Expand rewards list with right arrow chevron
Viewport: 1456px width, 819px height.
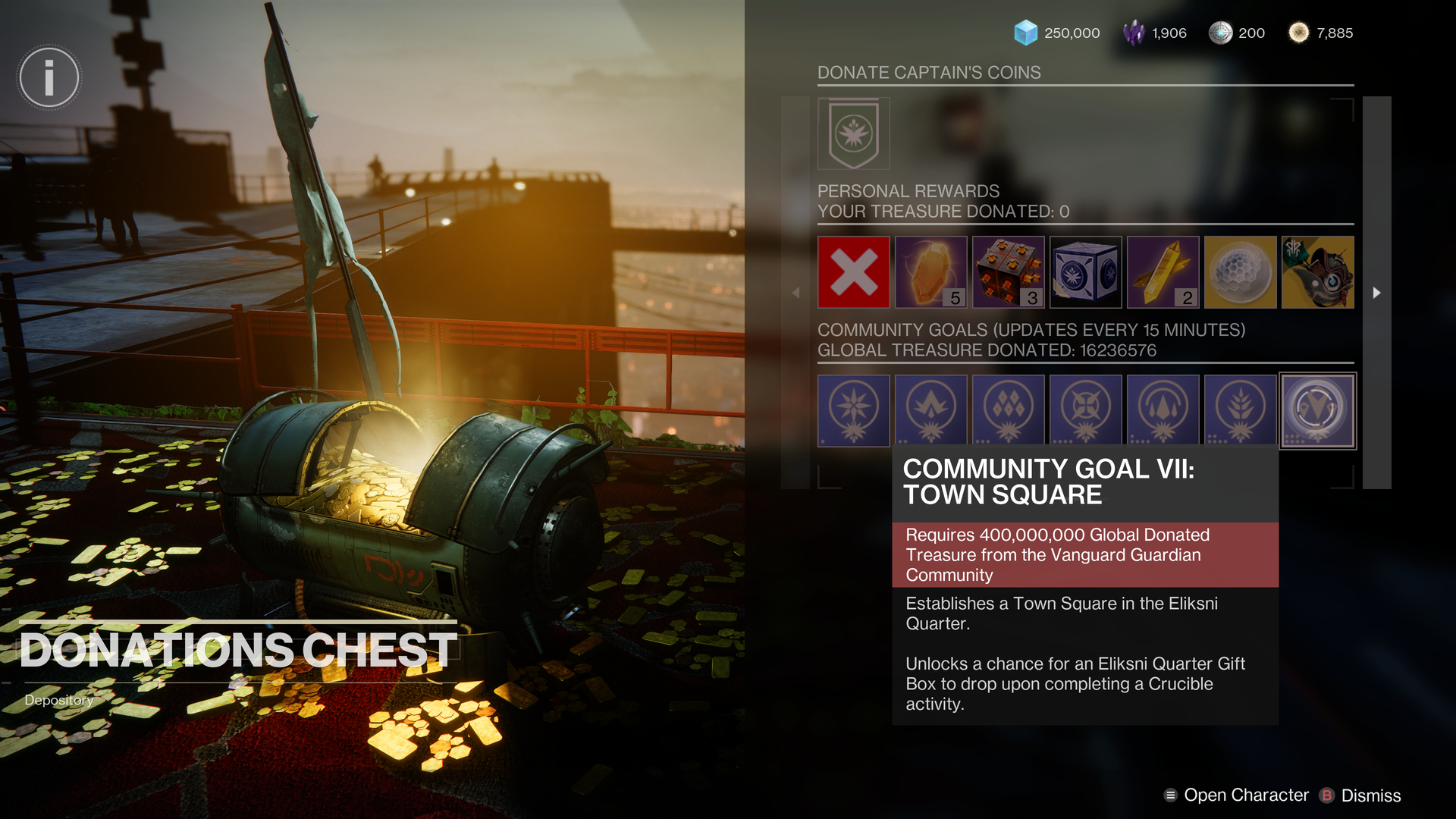pos(1378,292)
